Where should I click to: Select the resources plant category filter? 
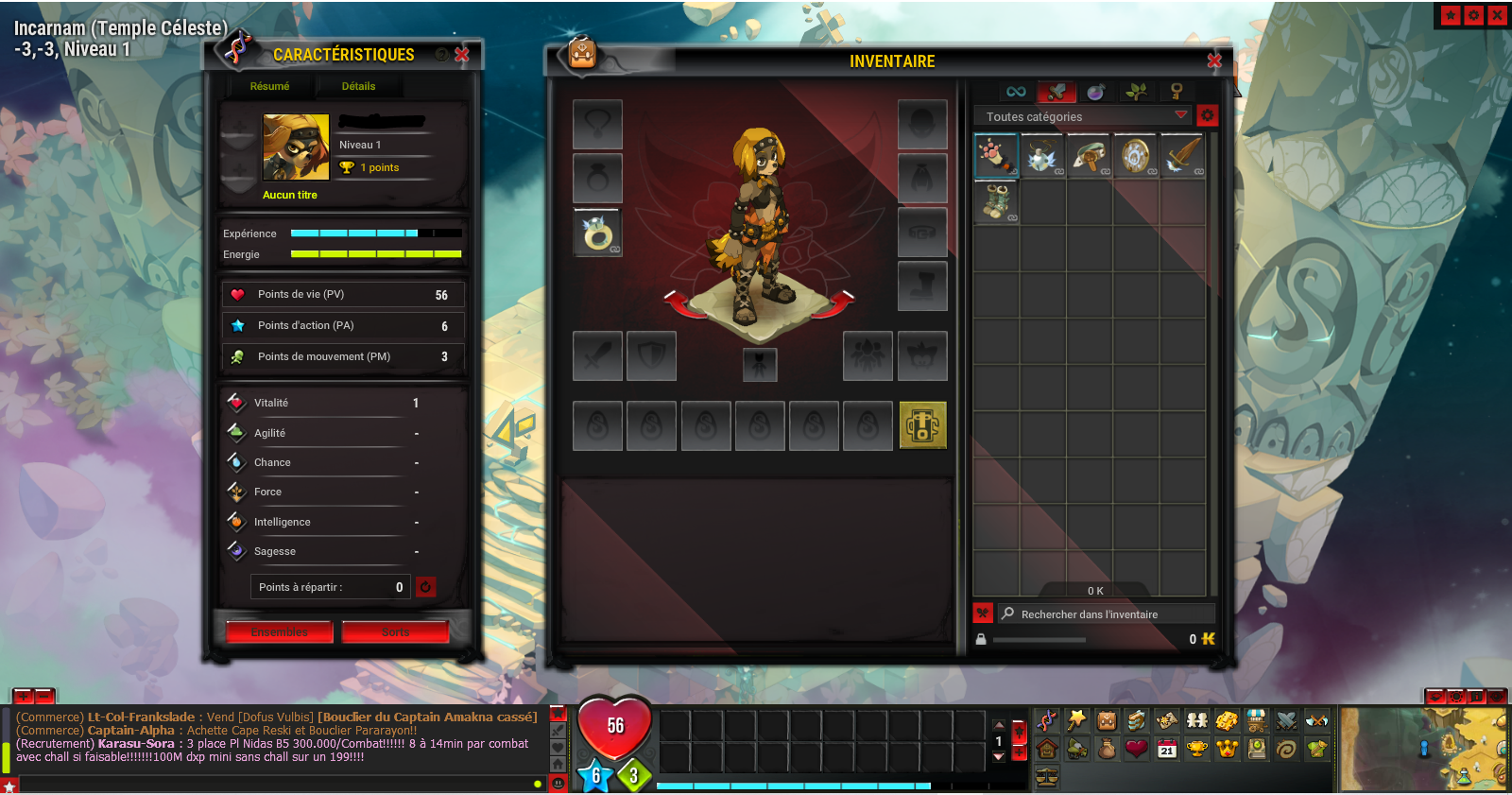[x=1137, y=92]
